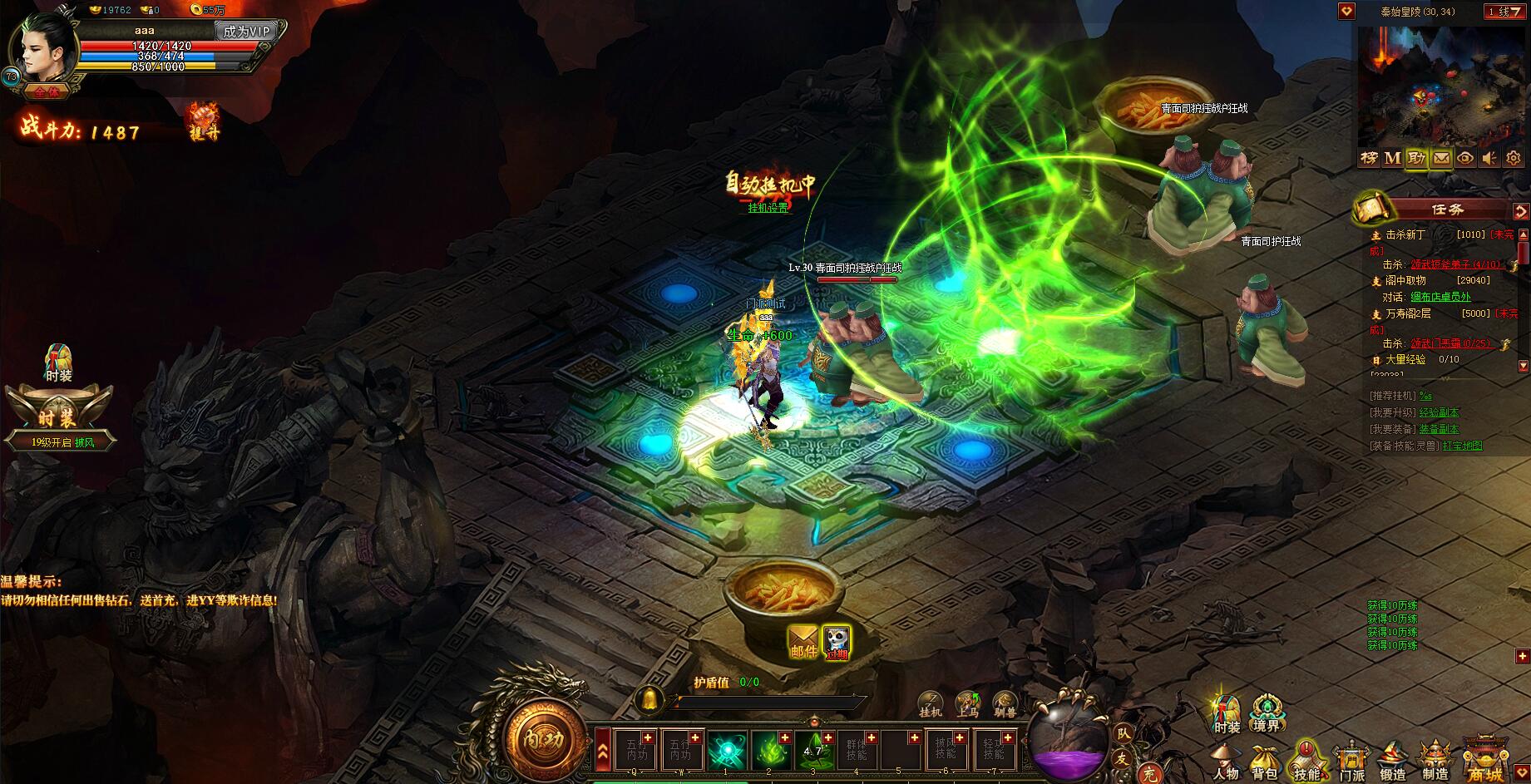Click the 挂机设置 auto-battle settings link

(767, 208)
